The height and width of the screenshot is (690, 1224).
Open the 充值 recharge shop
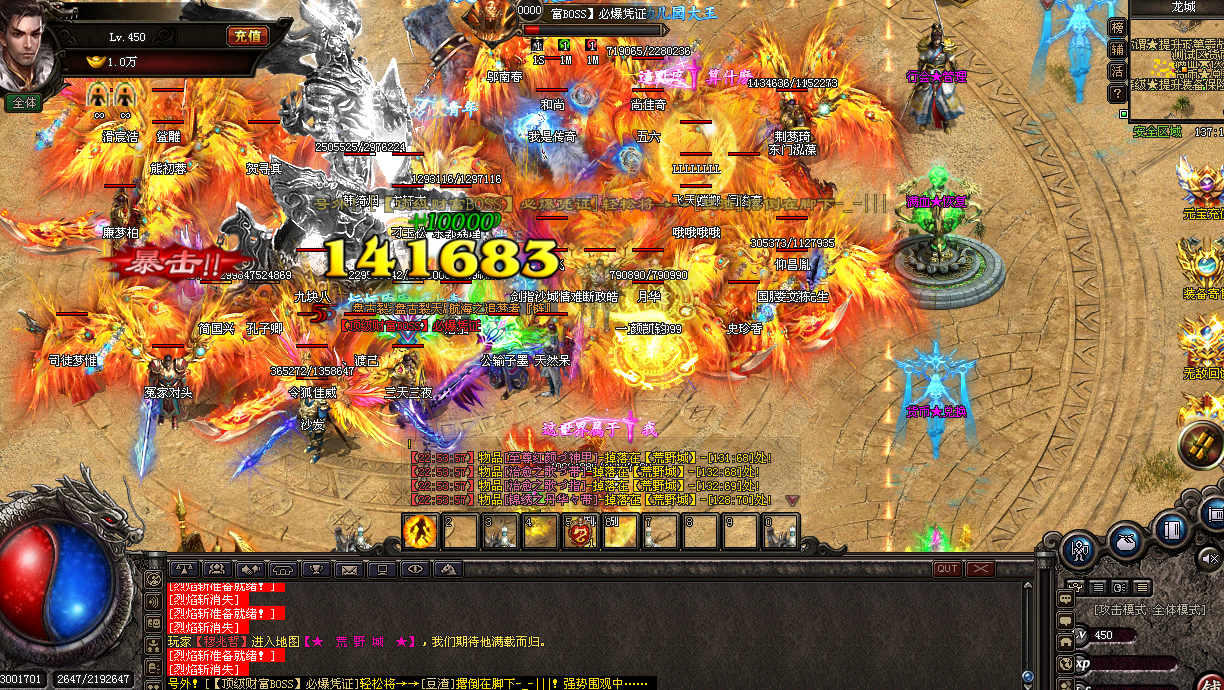[x=247, y=37]
